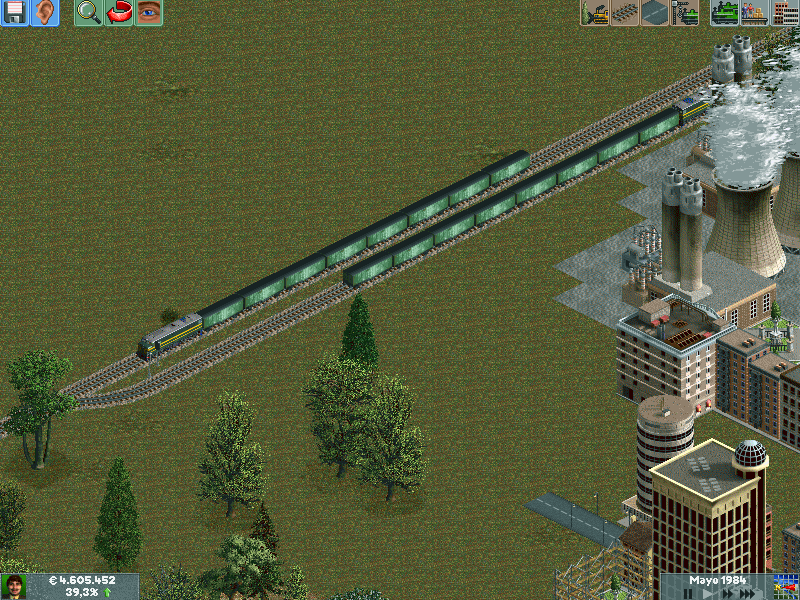Image resolution: width=800 pixels, height=600 pixels.
Task: Open the save/load floppy disk menu
Action: pyautogui.click(x=15, y=13)
